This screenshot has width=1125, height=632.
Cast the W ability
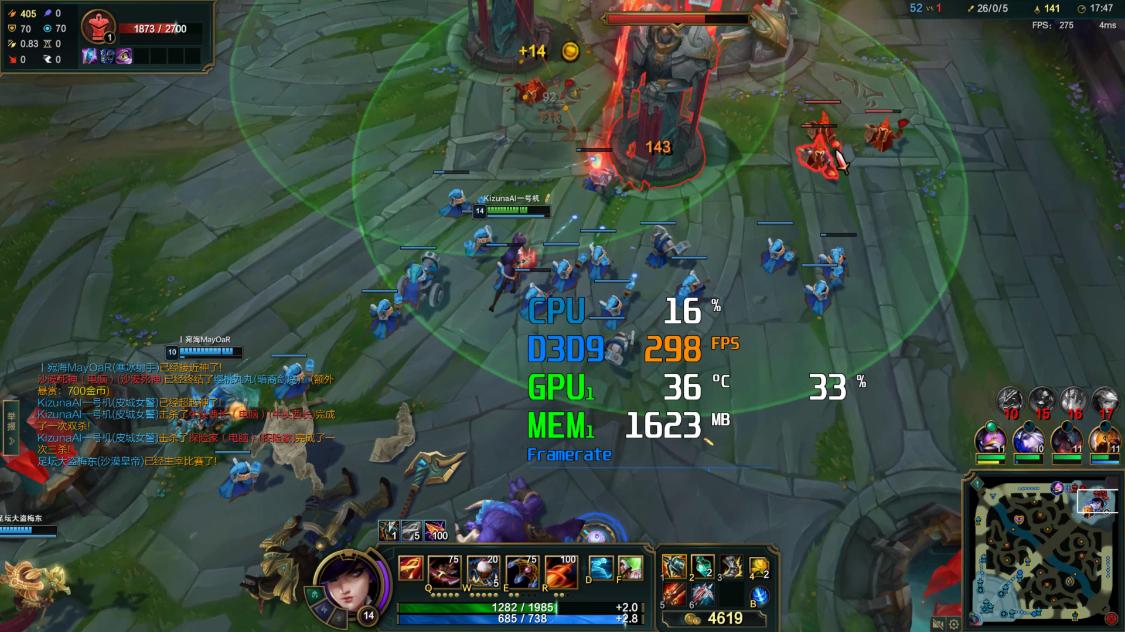tap(483, 570)
